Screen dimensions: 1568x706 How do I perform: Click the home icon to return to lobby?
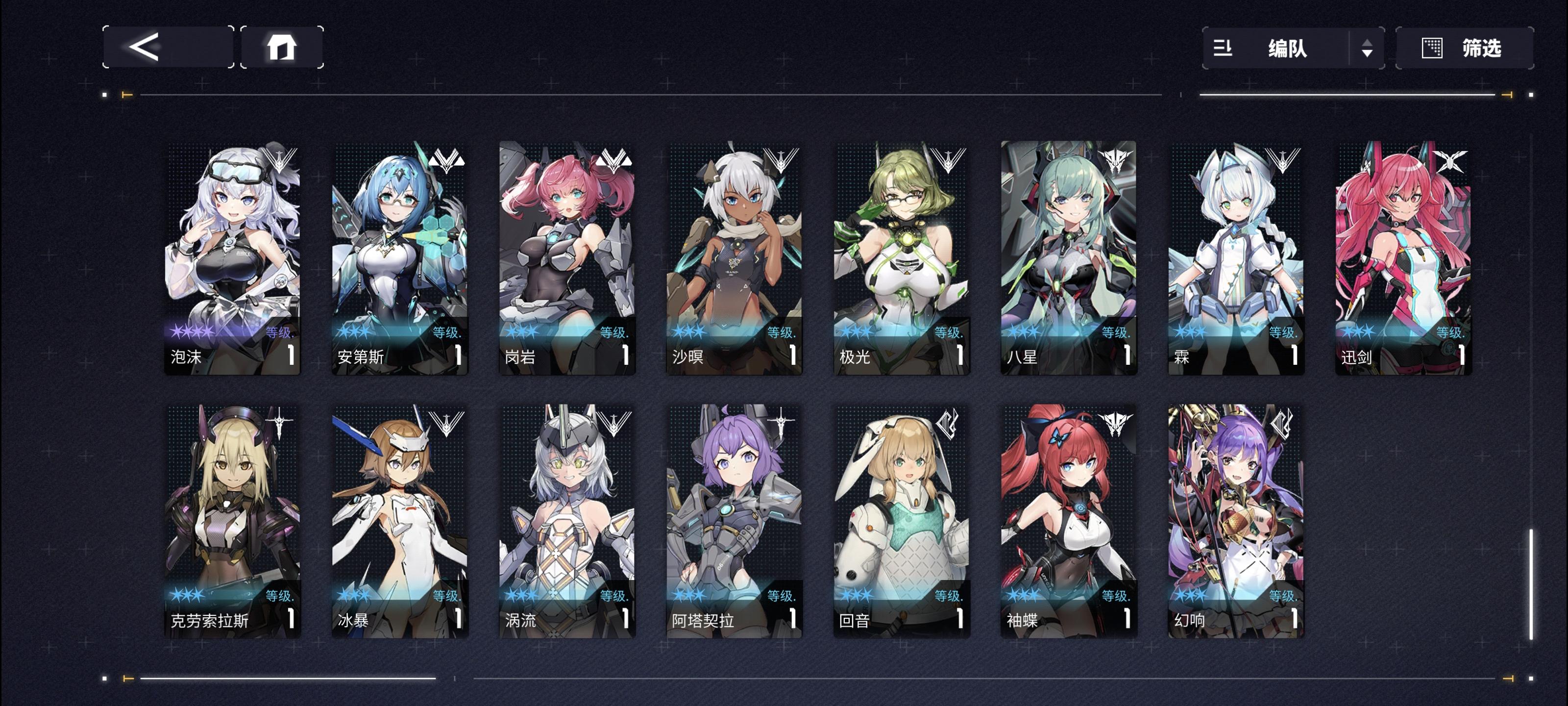pyautogui.click(x=283, y=48)
